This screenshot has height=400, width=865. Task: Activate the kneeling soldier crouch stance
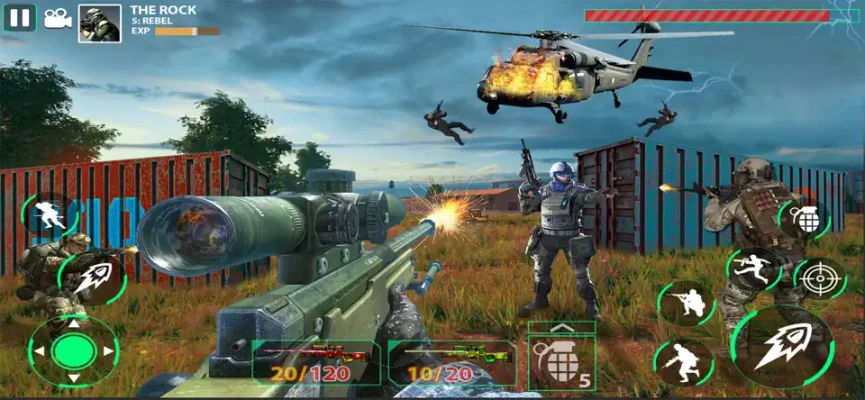point(686,302)
